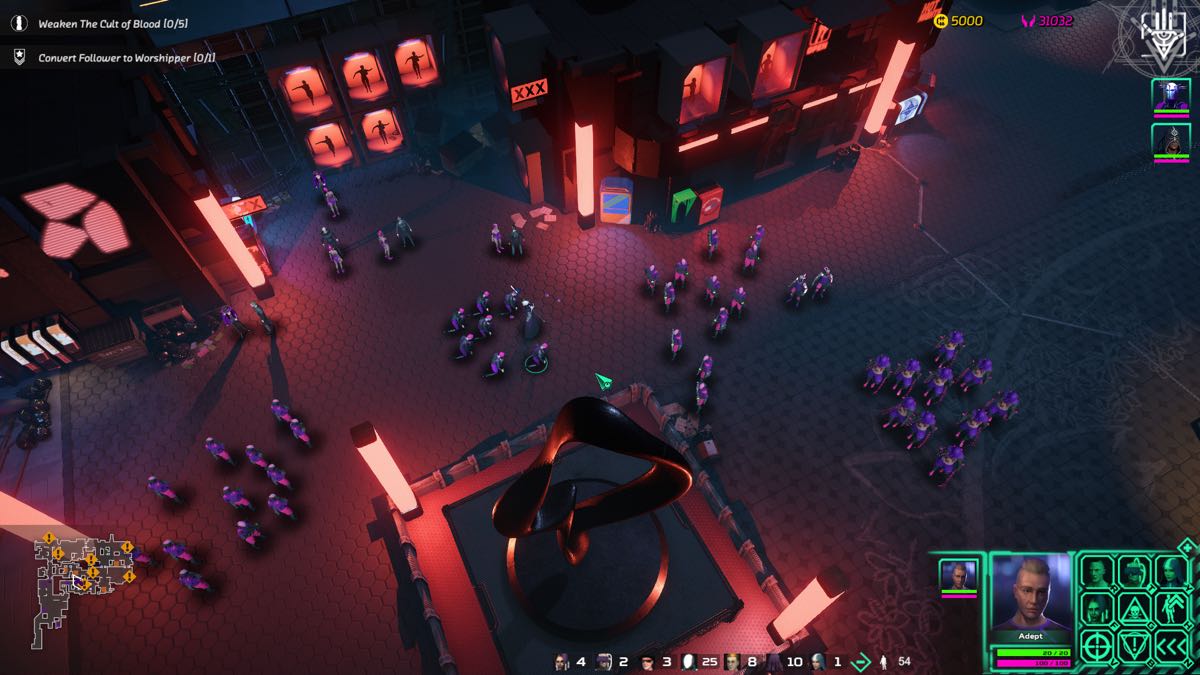Screen dimensions: 1200x675
Task: Activate the skull warning triangle ability
Action: pyautogui.click(x=1133, y=608)
